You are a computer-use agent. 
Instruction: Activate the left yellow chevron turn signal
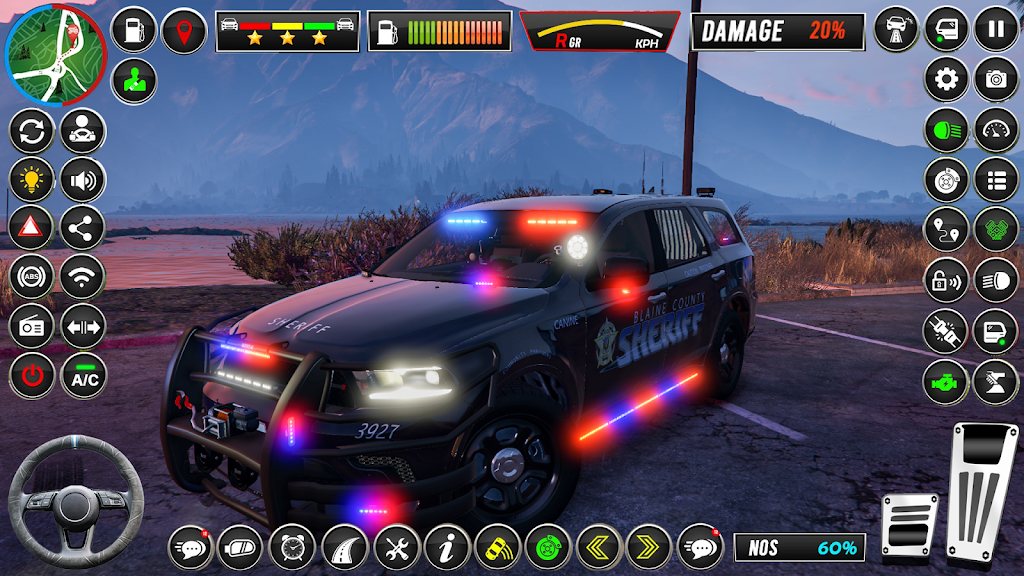pyautogui.click(x=600, y=547)
